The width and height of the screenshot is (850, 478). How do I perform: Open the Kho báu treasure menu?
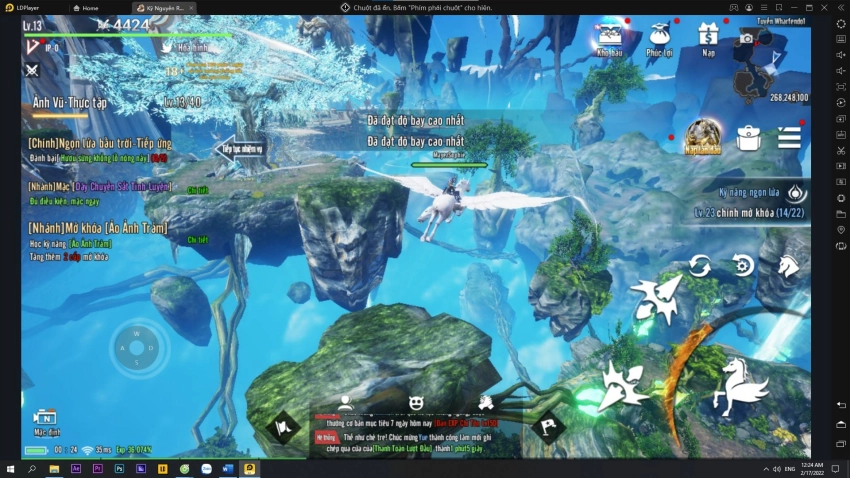tap(609, 38)
